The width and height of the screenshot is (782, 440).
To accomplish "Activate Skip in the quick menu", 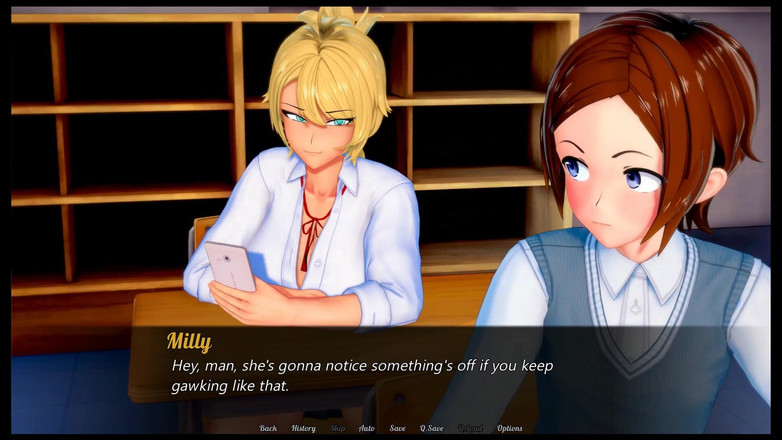I will (x=338, y=428).
